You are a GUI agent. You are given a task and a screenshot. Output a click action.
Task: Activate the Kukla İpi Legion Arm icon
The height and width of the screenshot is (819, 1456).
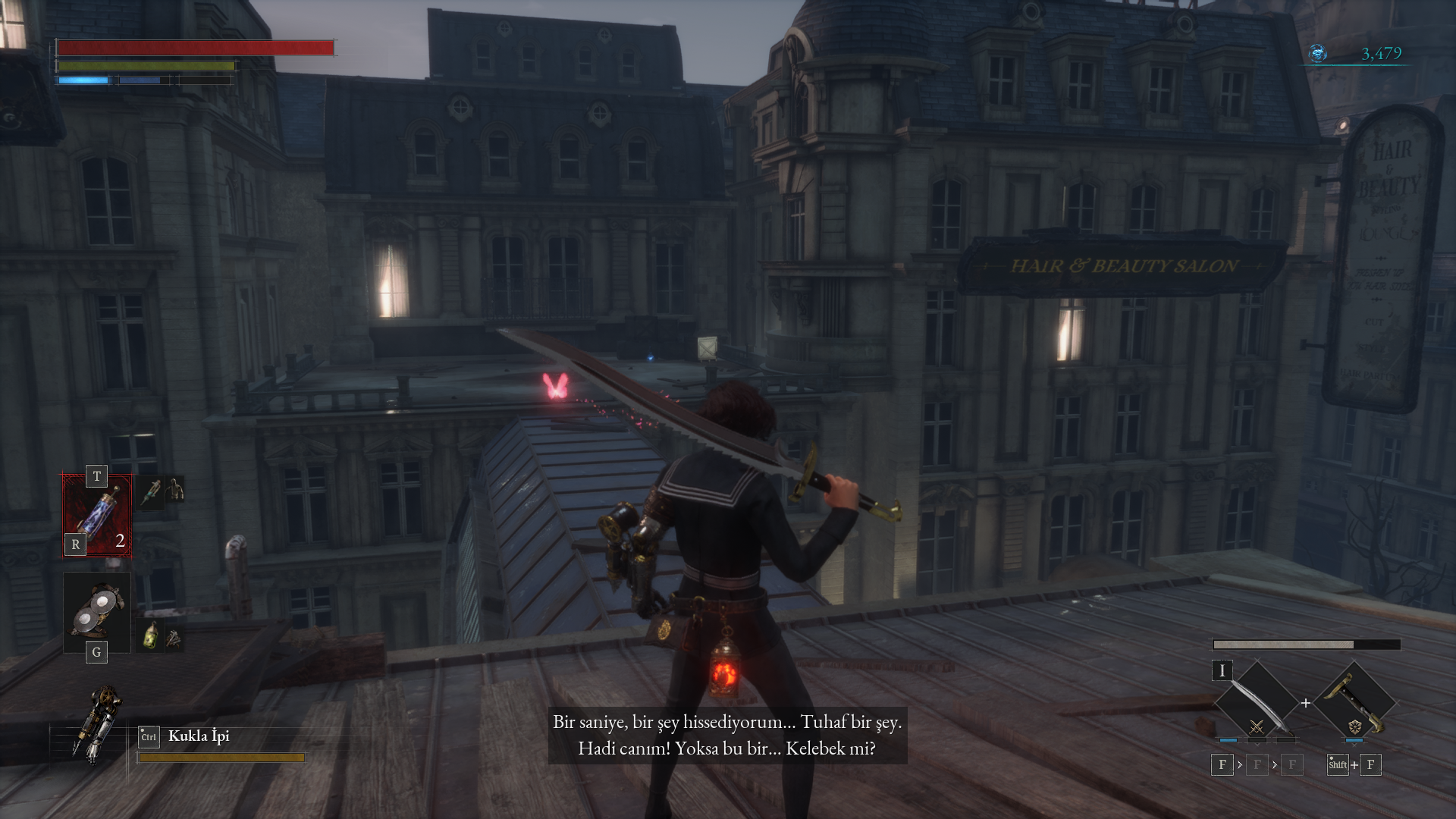(96, 726)
